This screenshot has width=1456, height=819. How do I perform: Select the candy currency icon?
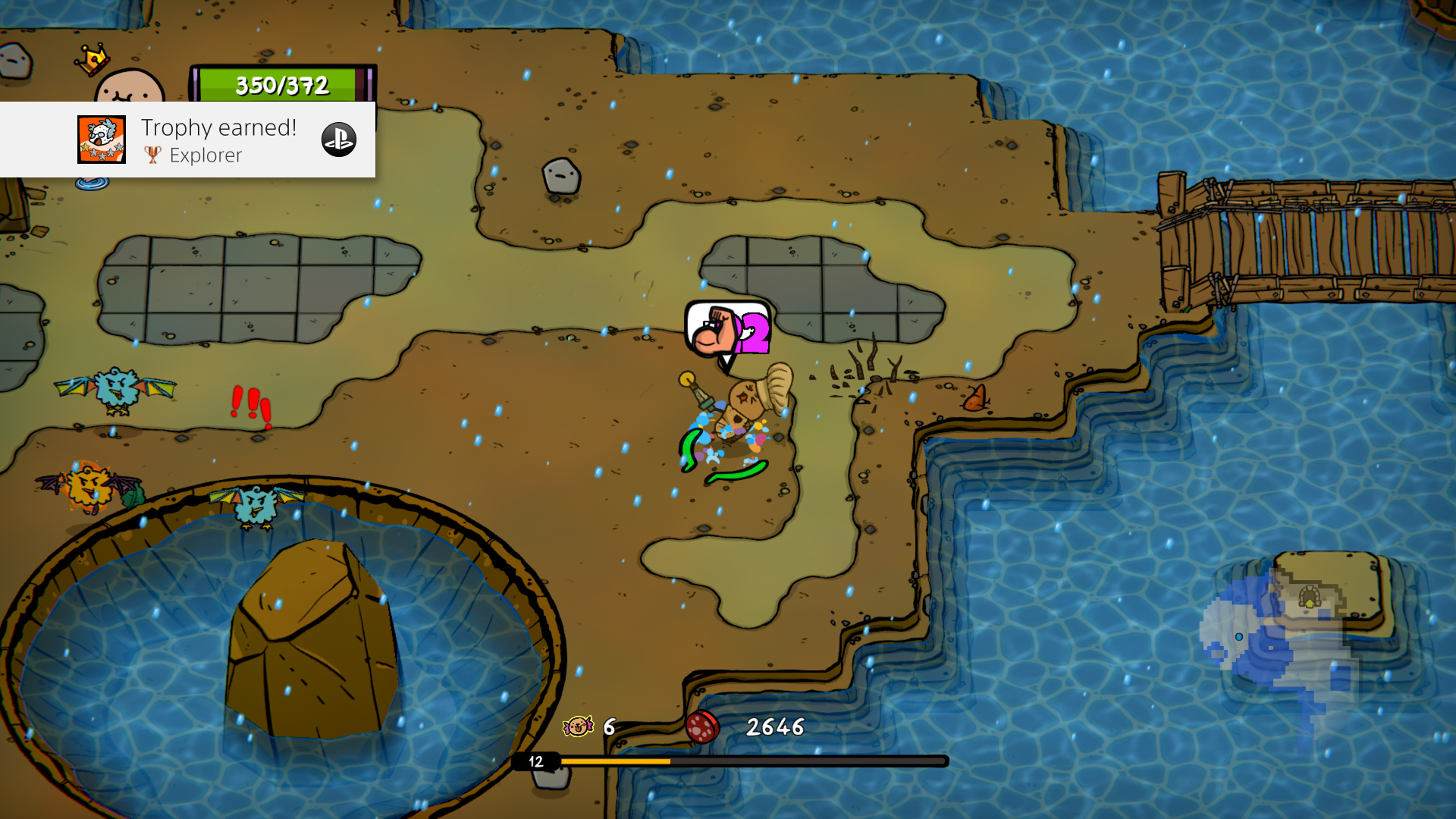point(578,726)
